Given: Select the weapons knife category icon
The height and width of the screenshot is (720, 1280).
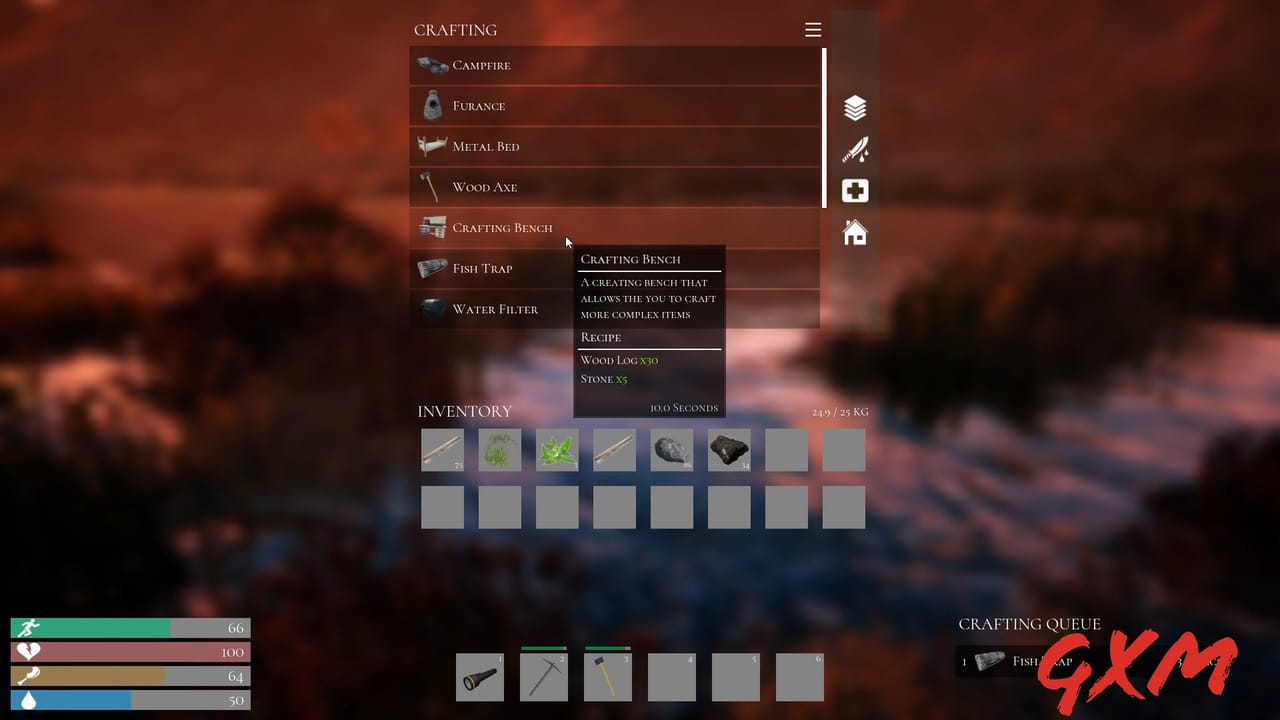Looking at the screenshot, I should pos(855,149).
